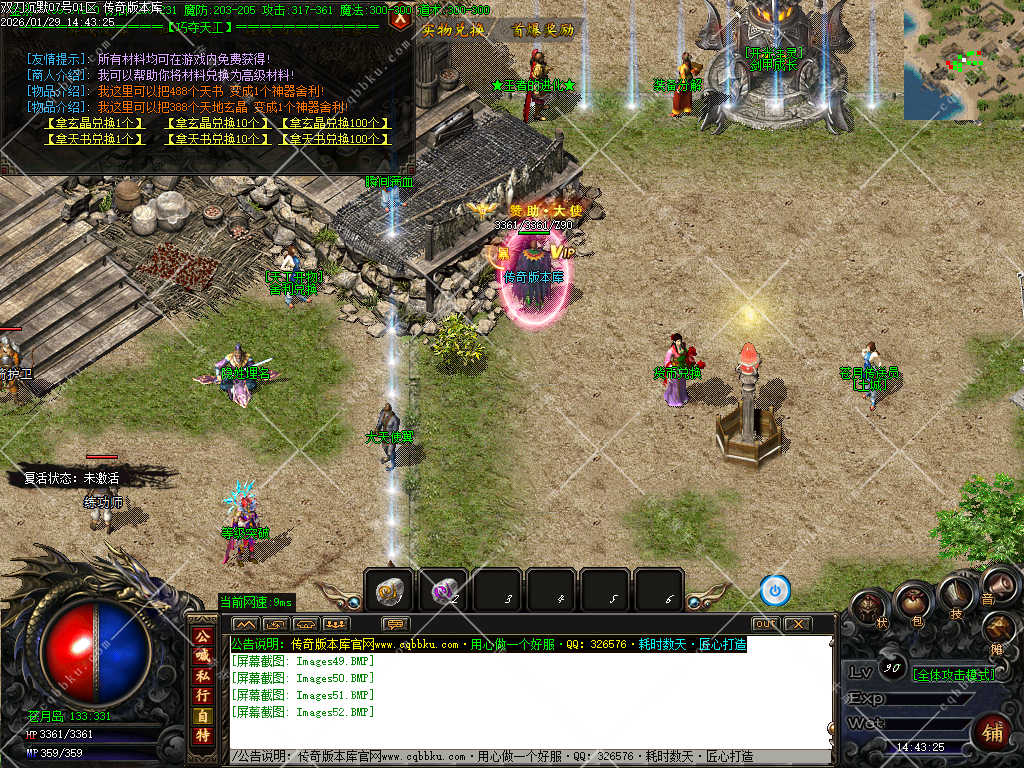This screenshot has width=1024, height=768.
Task: Select 拿天书兑换10个 exchange option
Action: pyautogui.click(x=213, y=139)
